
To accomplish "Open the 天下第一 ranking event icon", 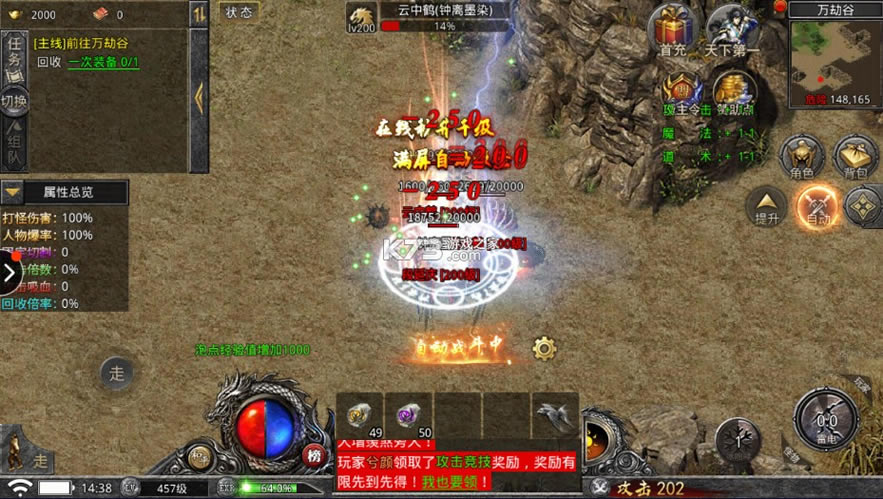I will point(733,28).
